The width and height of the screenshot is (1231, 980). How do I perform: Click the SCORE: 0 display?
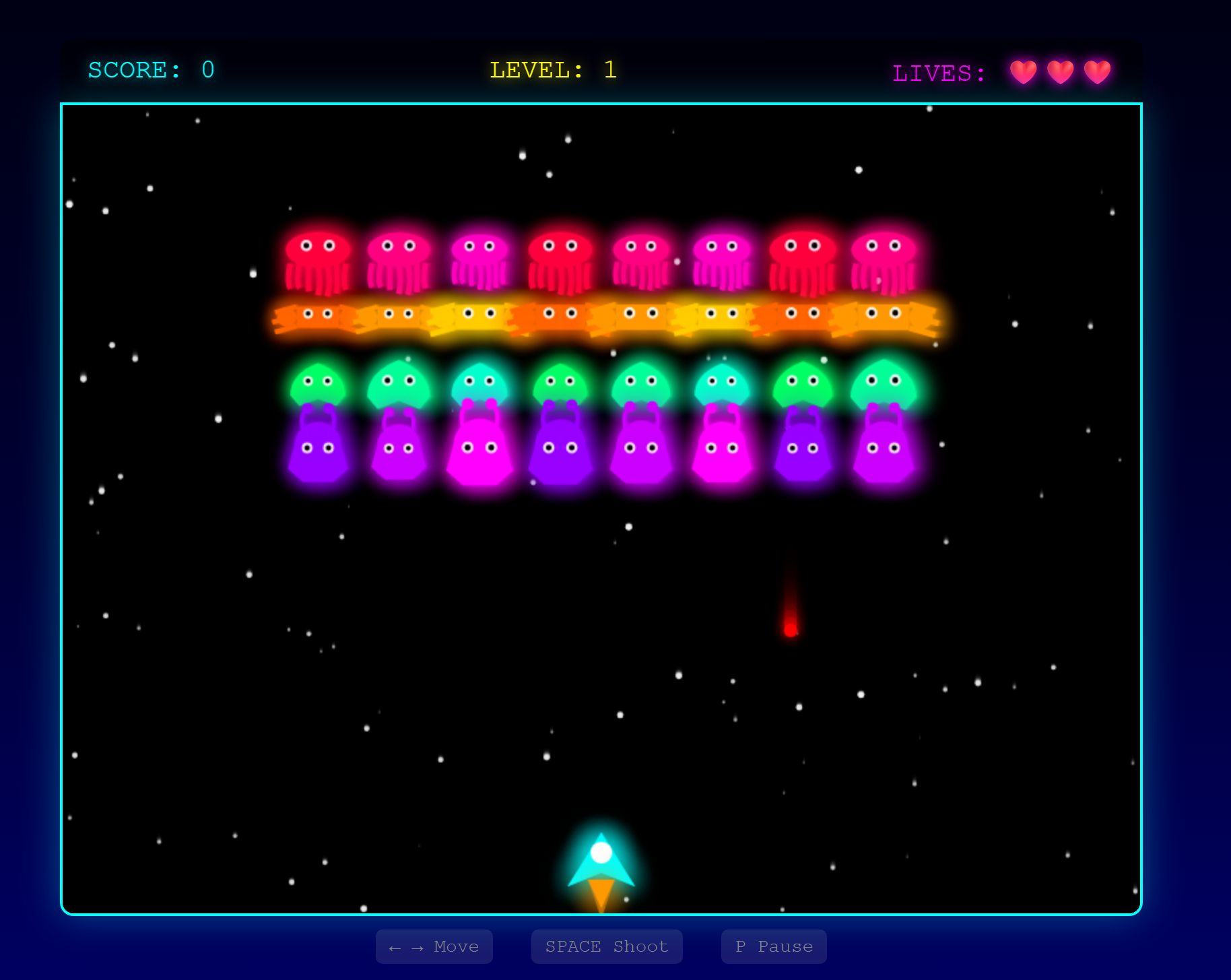[149, 69]
